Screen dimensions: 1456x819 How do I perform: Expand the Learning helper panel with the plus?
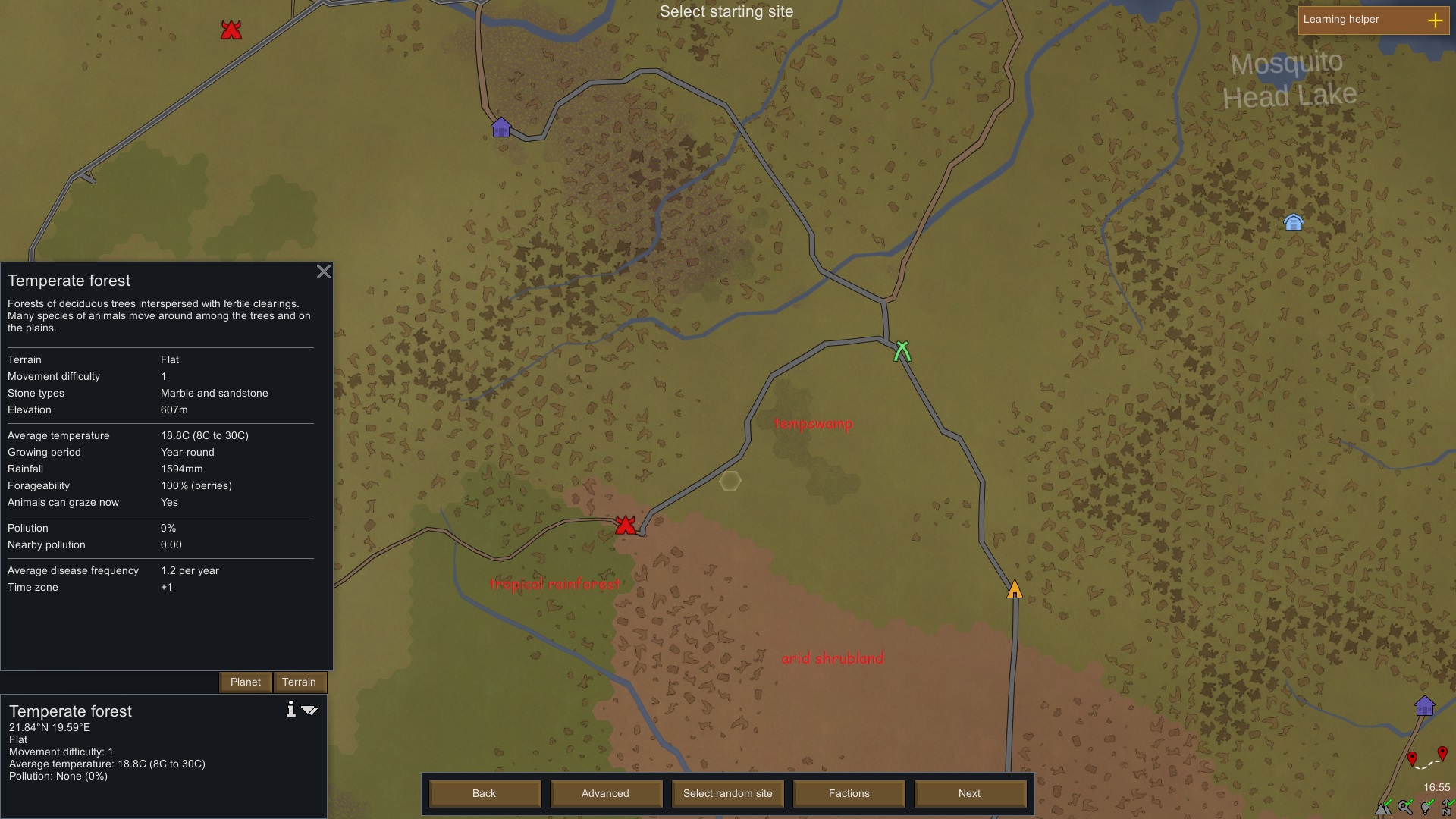[x=1437, y=20]
